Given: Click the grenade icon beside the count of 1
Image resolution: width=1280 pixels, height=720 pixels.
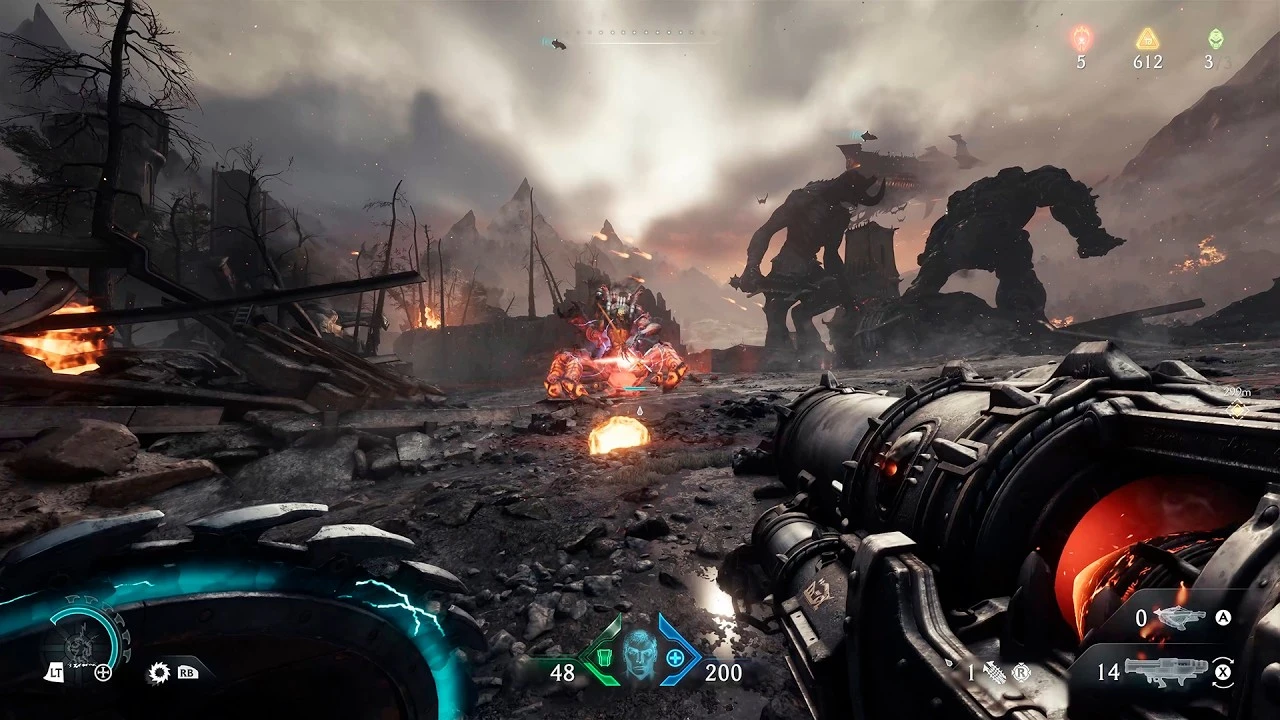Looking at the screenshot, I should pyautogui.click(x=994, y=671).
